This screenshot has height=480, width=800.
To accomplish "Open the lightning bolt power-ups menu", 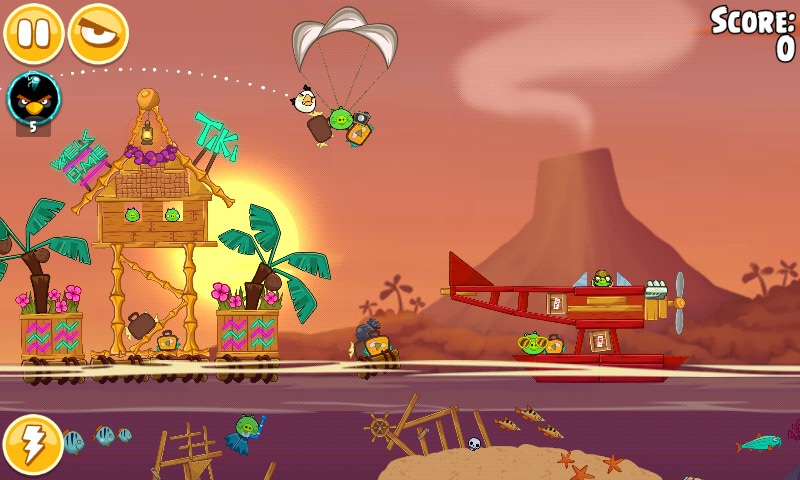I will (33, 445).
